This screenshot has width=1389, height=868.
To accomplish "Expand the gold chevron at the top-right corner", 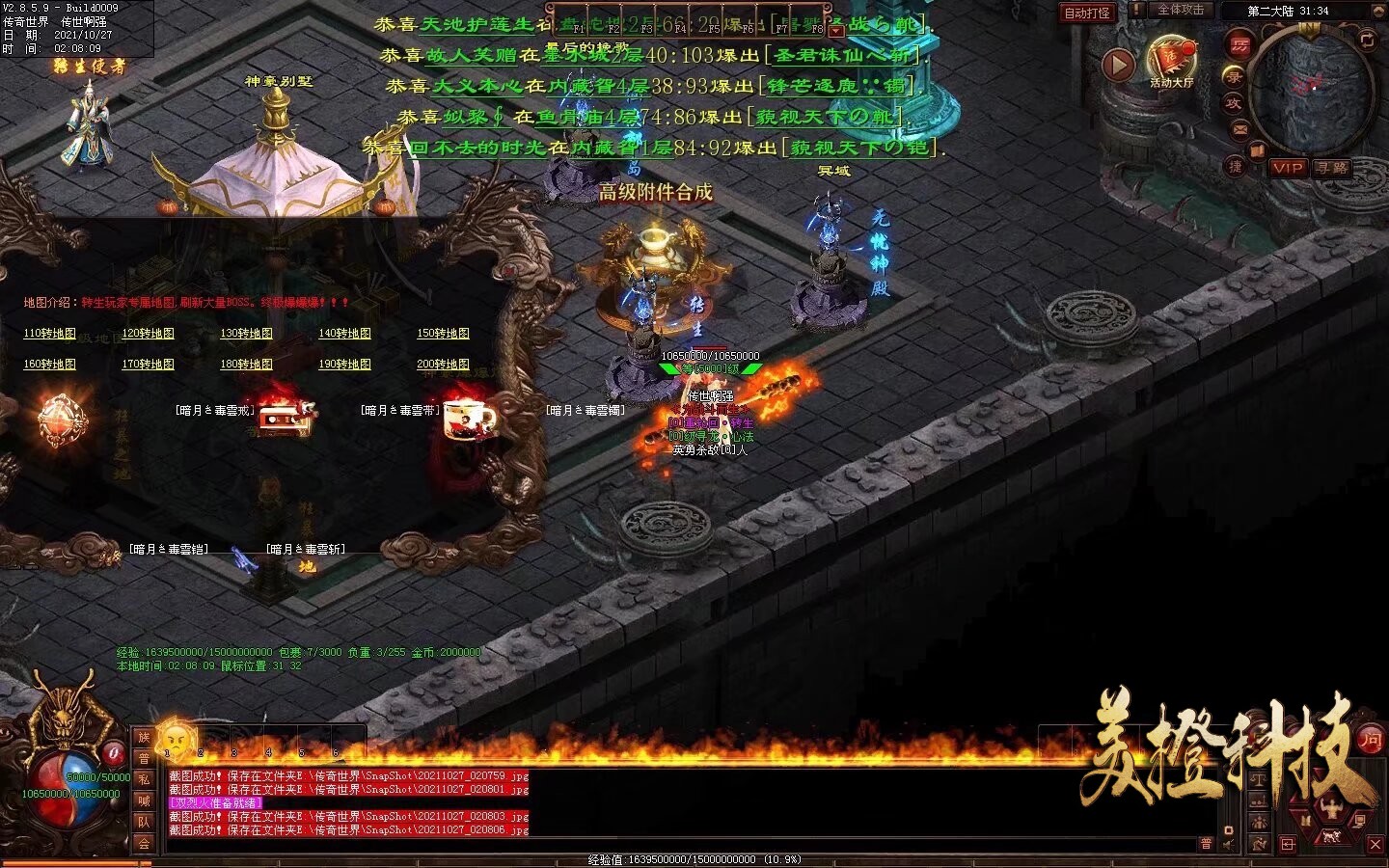I will tap(1378, 11).
